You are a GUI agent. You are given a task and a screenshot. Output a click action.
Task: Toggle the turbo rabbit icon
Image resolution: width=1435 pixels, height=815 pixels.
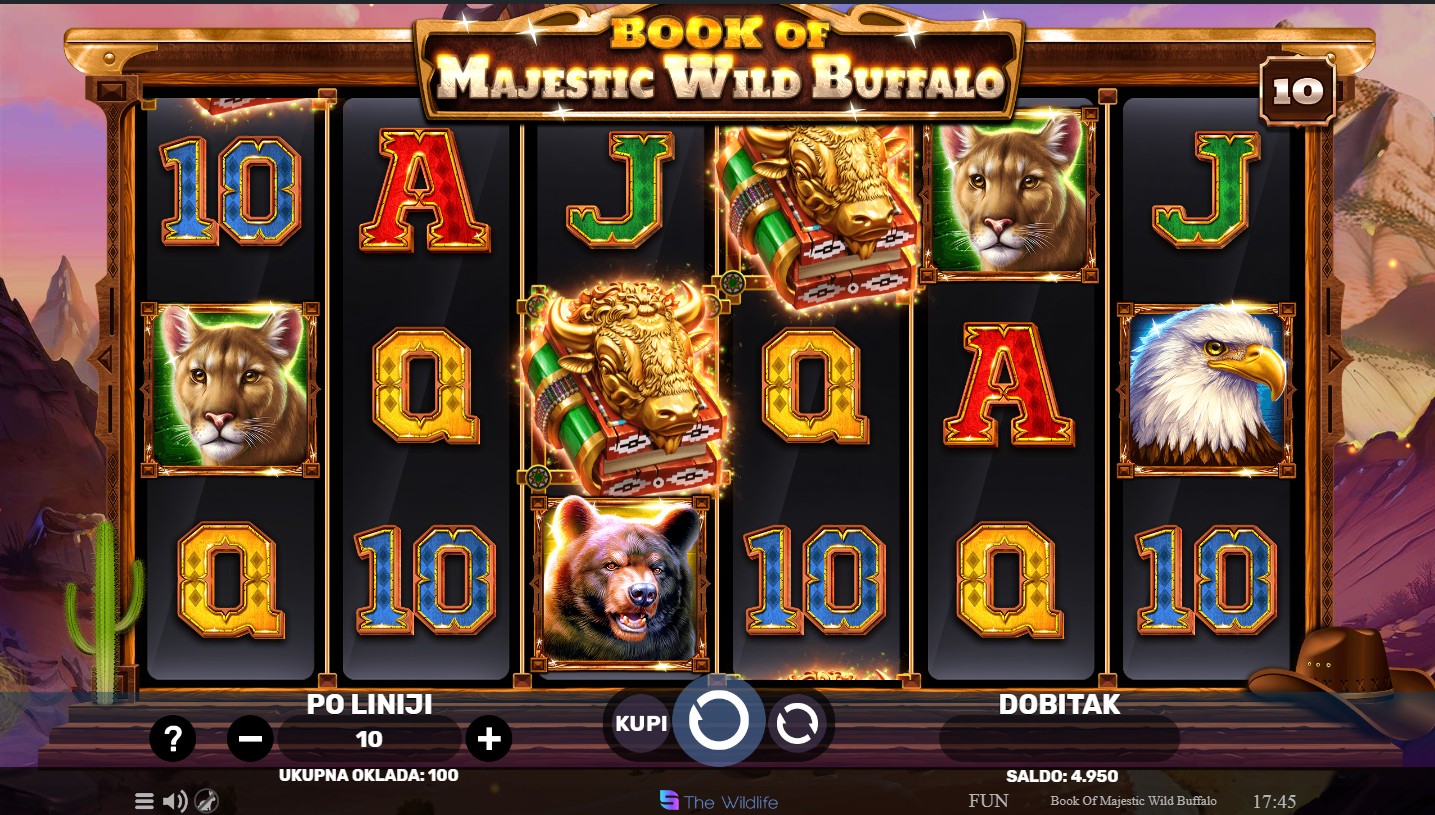(x=207, y=801)
